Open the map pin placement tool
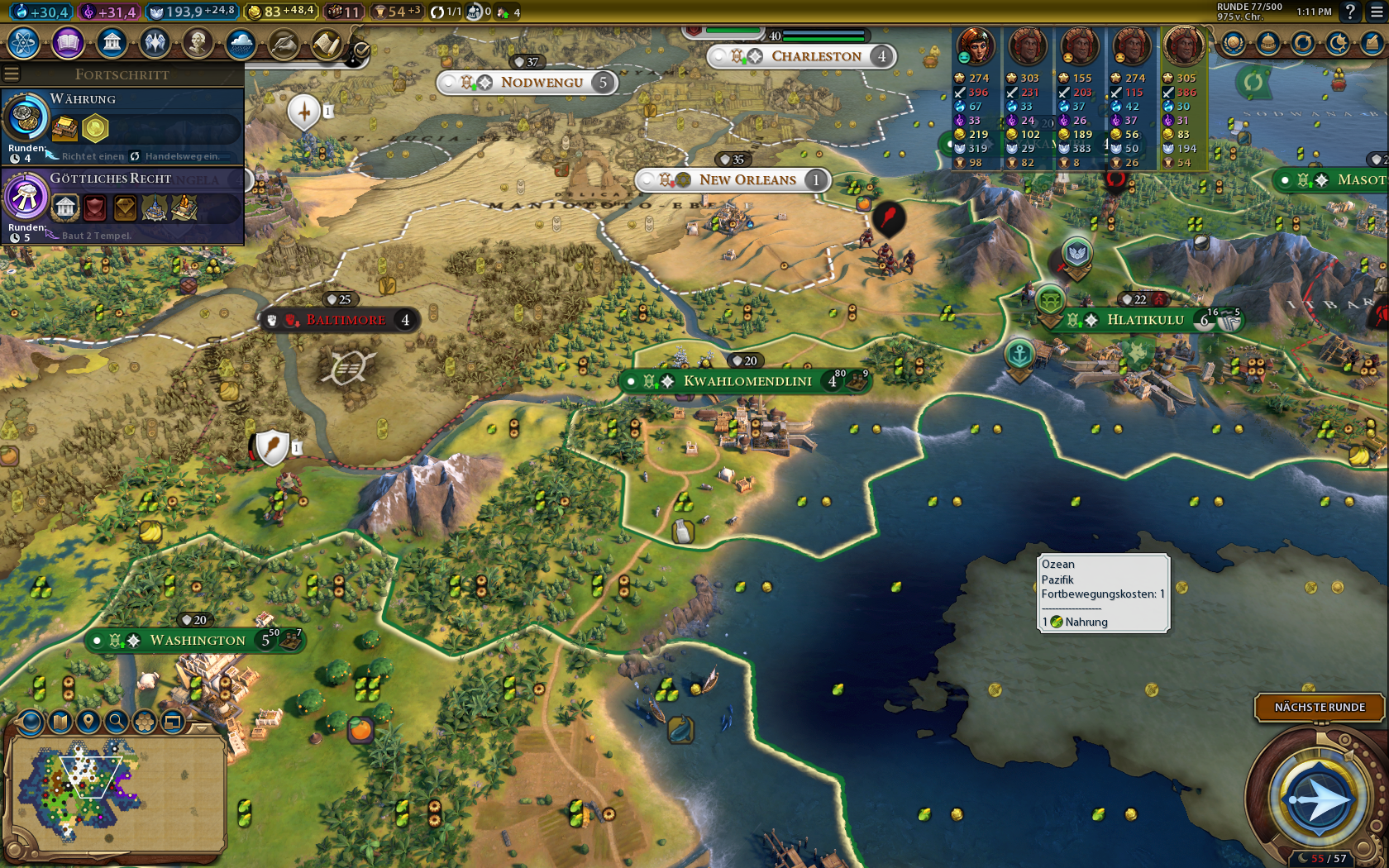Viewport: 1389px width, 868px height. tap(88, 722)
